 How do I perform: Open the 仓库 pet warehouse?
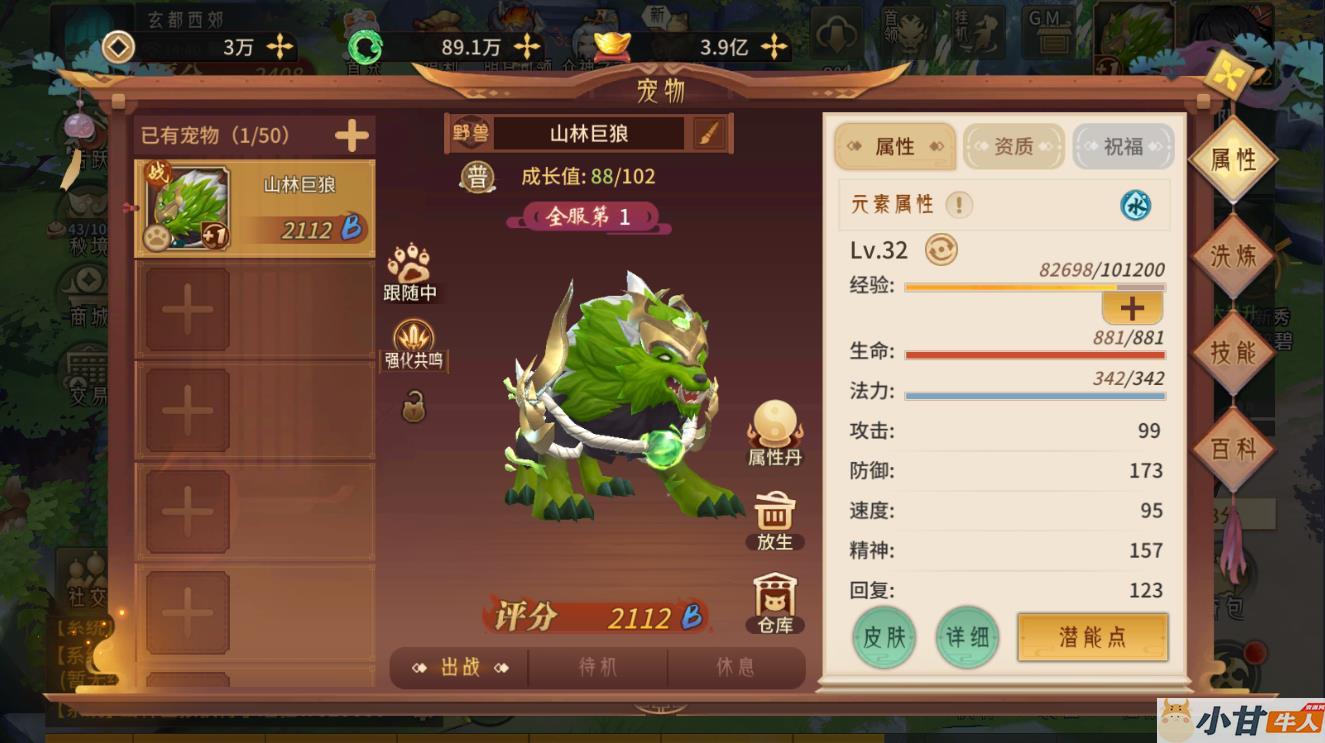click(774, 602)
